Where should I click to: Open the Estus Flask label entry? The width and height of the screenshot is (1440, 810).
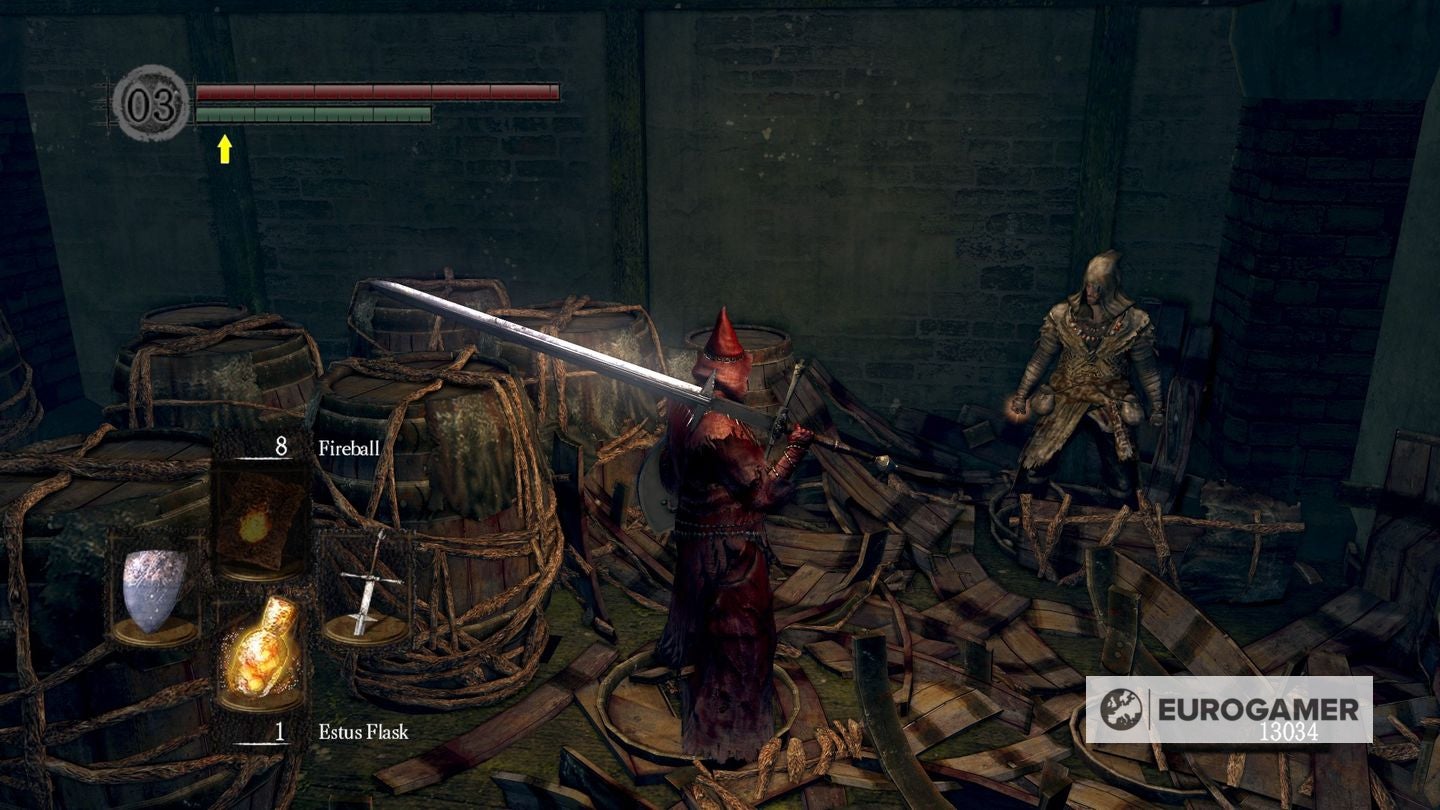click(x=362, y=731)
